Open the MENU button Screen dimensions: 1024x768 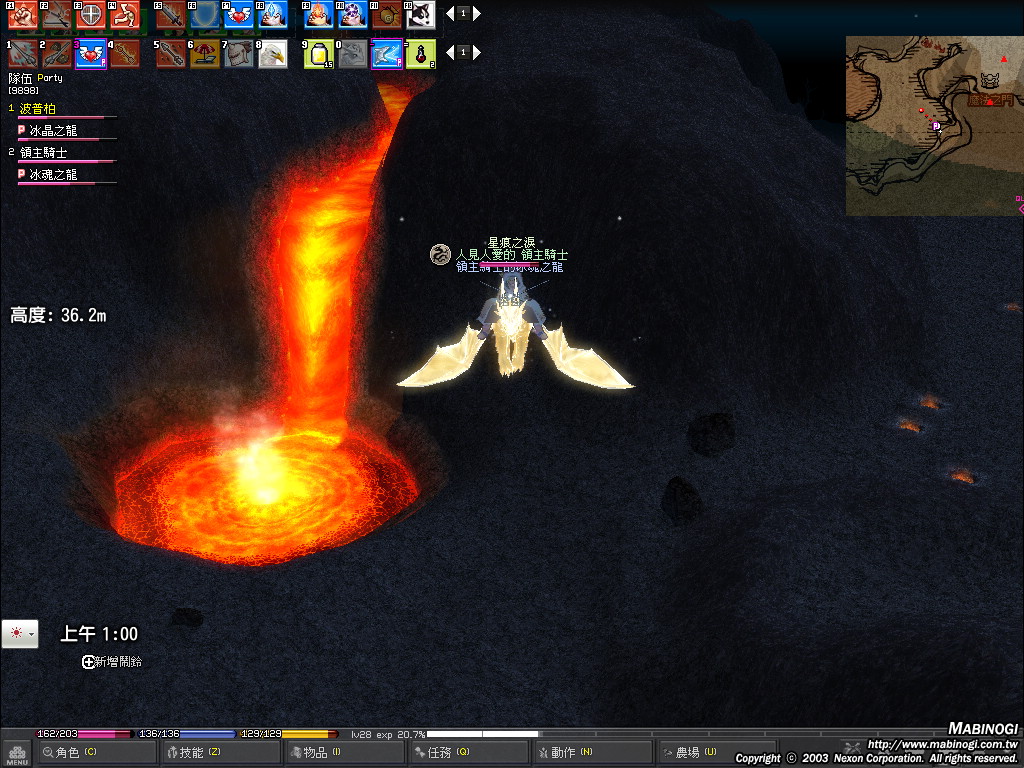tap(16, 753)
